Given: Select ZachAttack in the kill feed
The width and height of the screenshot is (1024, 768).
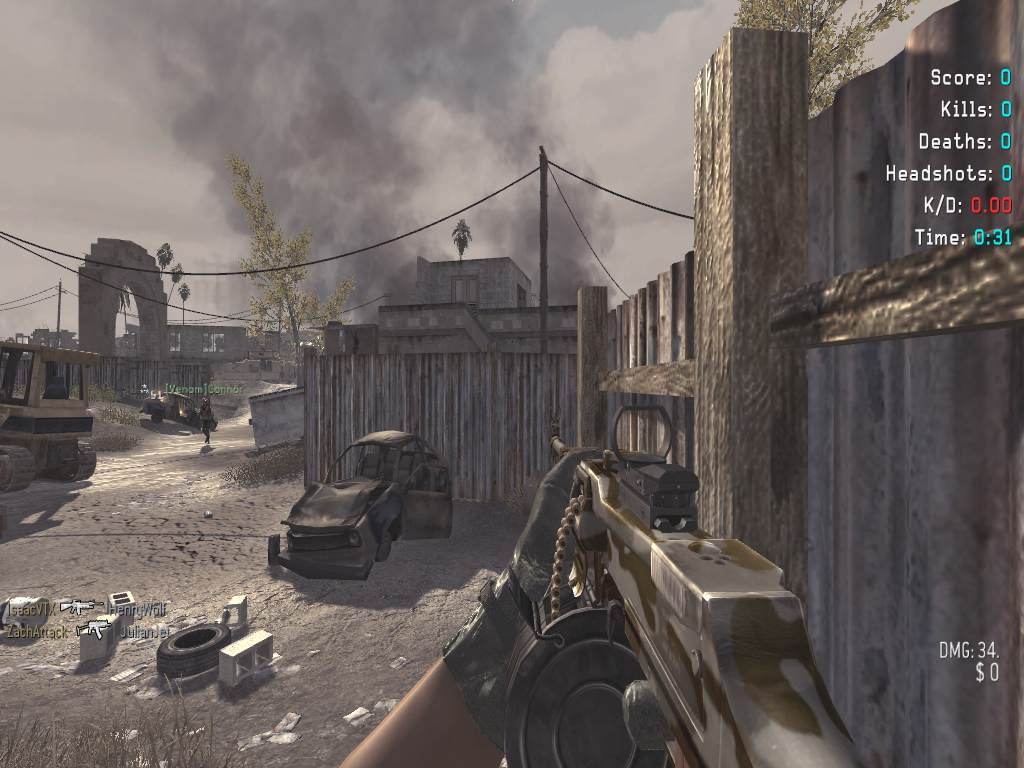Looking at the screenshot, I should 37,631.
